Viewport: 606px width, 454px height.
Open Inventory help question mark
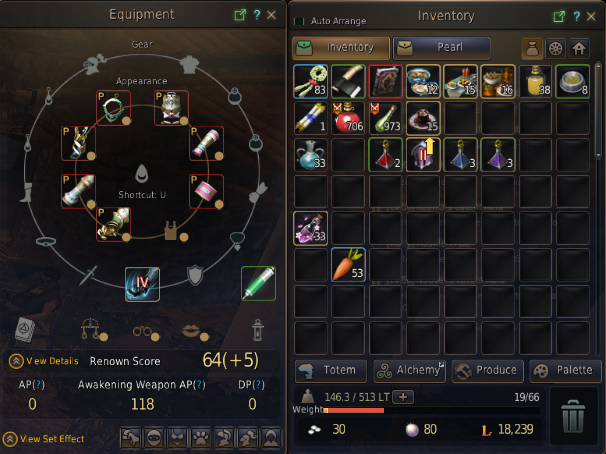click(575, 16)
